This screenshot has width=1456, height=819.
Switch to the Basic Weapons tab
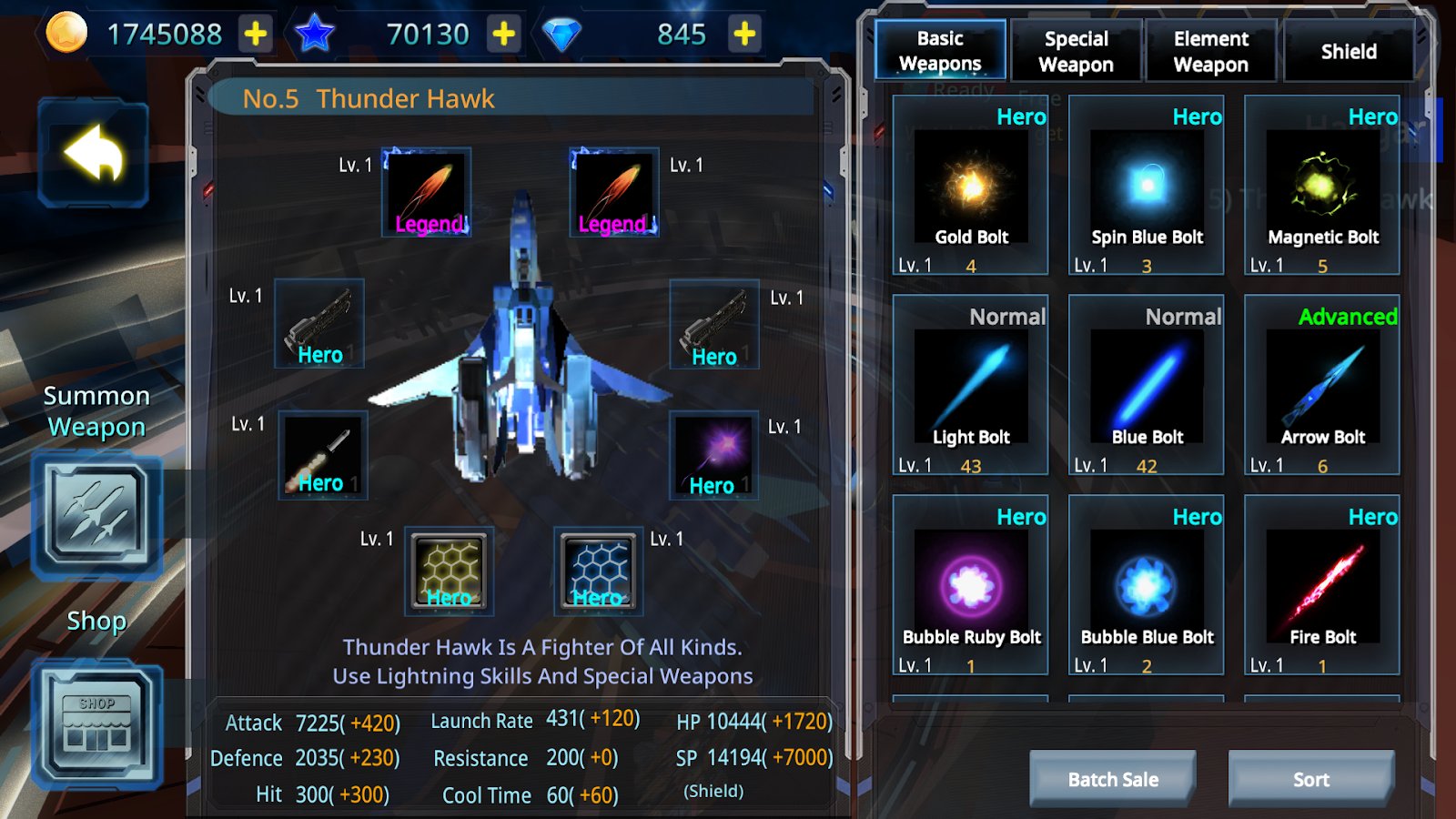coord(940,51)
